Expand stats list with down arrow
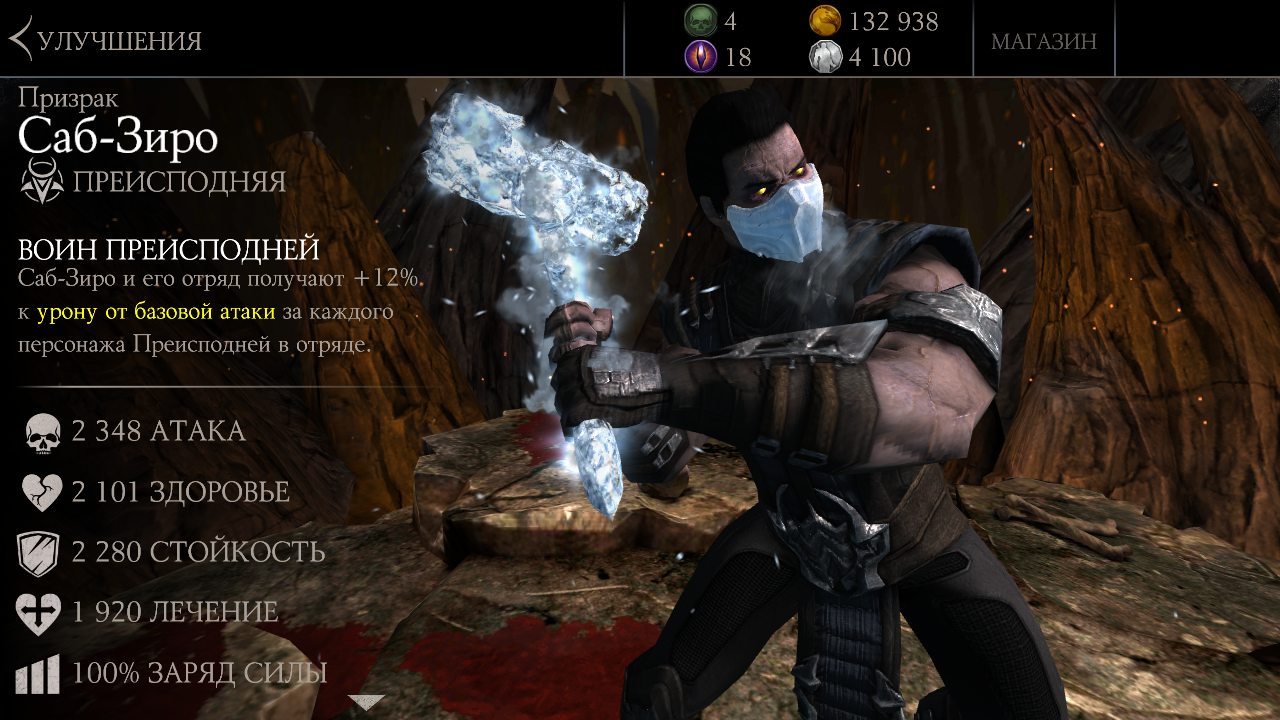Image resolution: width=1280 pixels, height=720 pixels. (366, 702)
